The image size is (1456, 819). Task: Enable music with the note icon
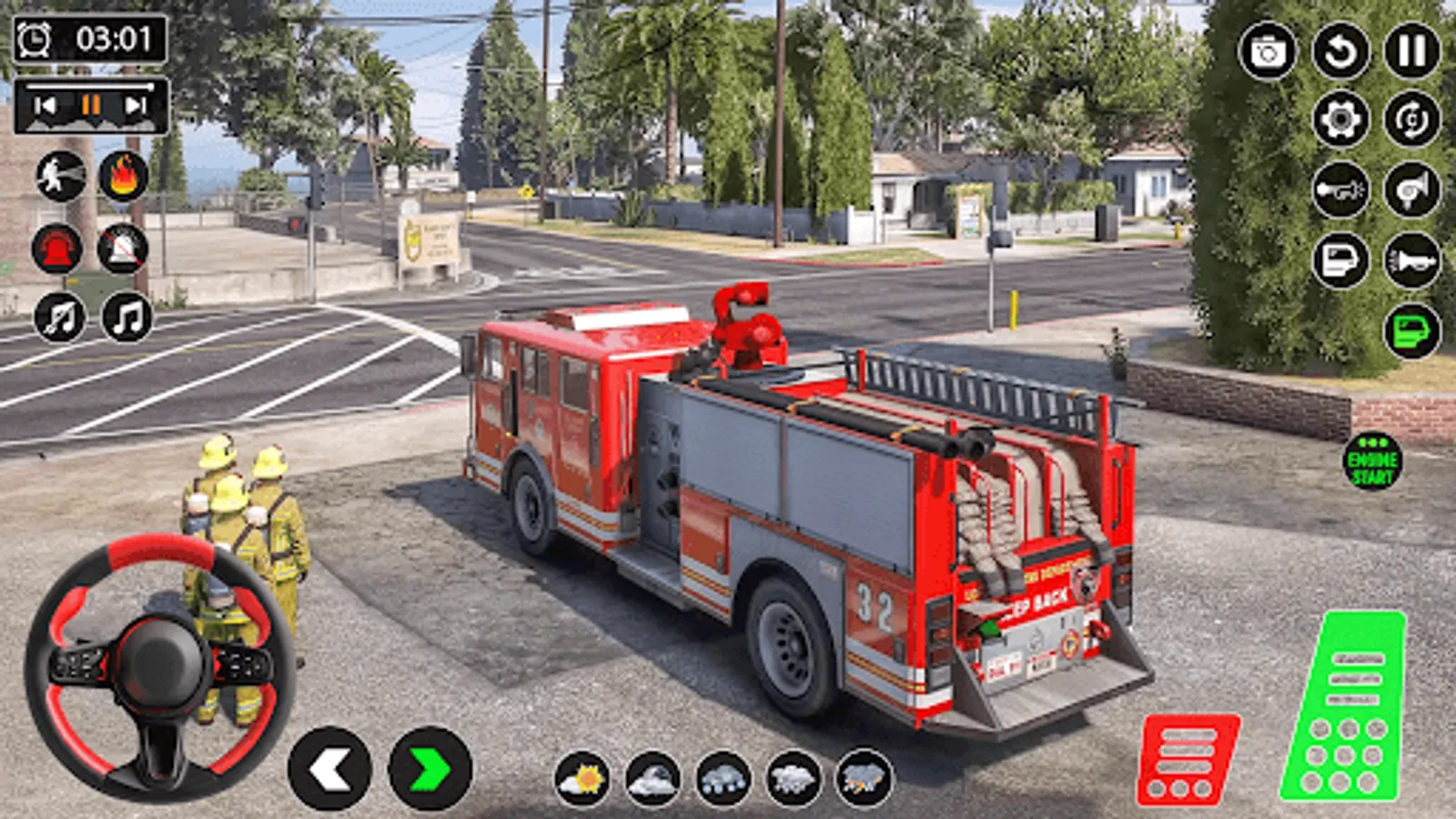pyautogui.click(x=124, y=318)
